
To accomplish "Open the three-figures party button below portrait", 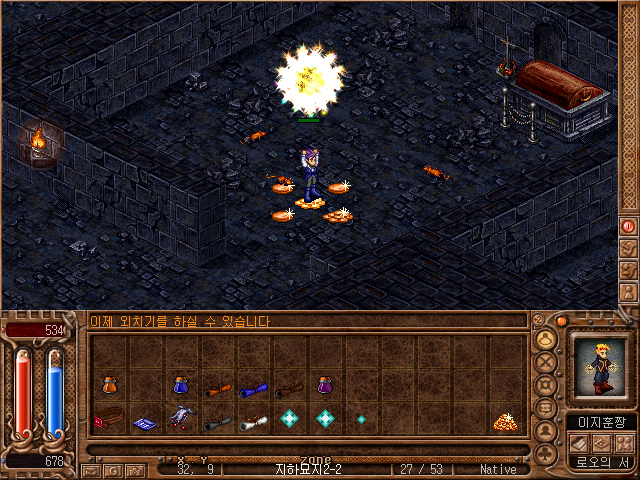I will [626, 442].
